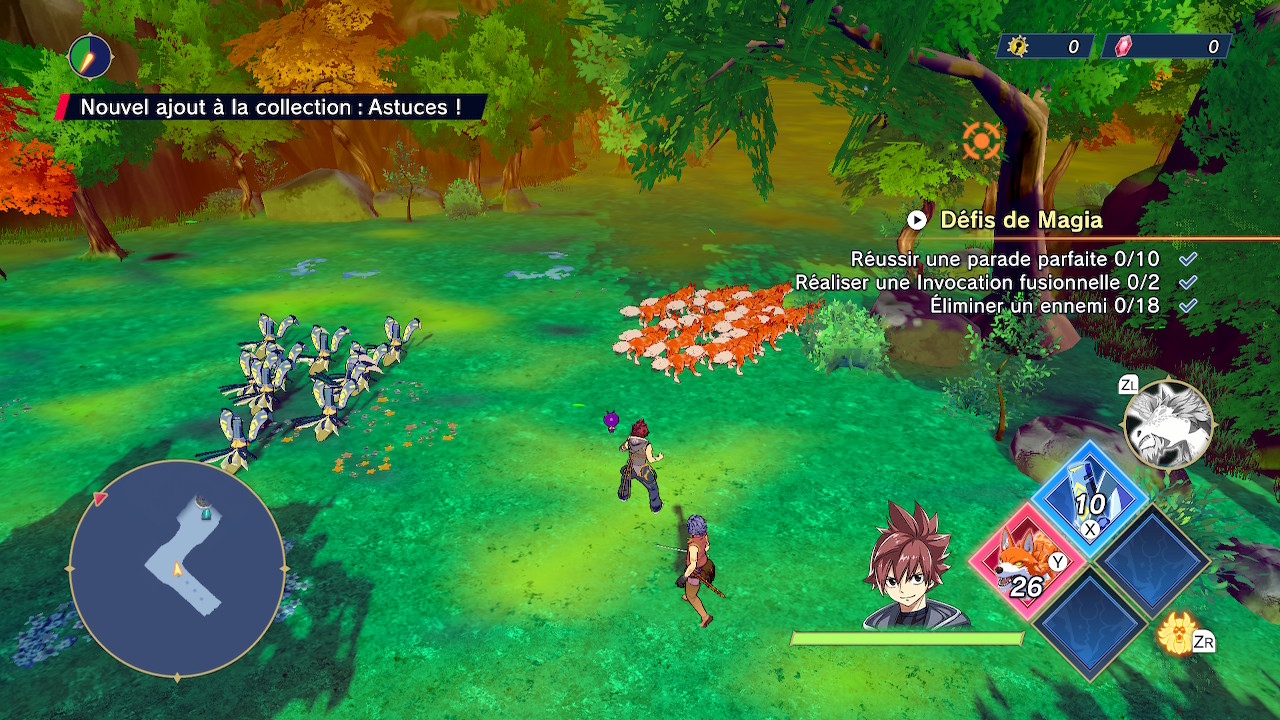Open the collection notification about Astuces
The width and height of the screenshot is (1280, 720).
pyautogui.click(x=271, y=107)
